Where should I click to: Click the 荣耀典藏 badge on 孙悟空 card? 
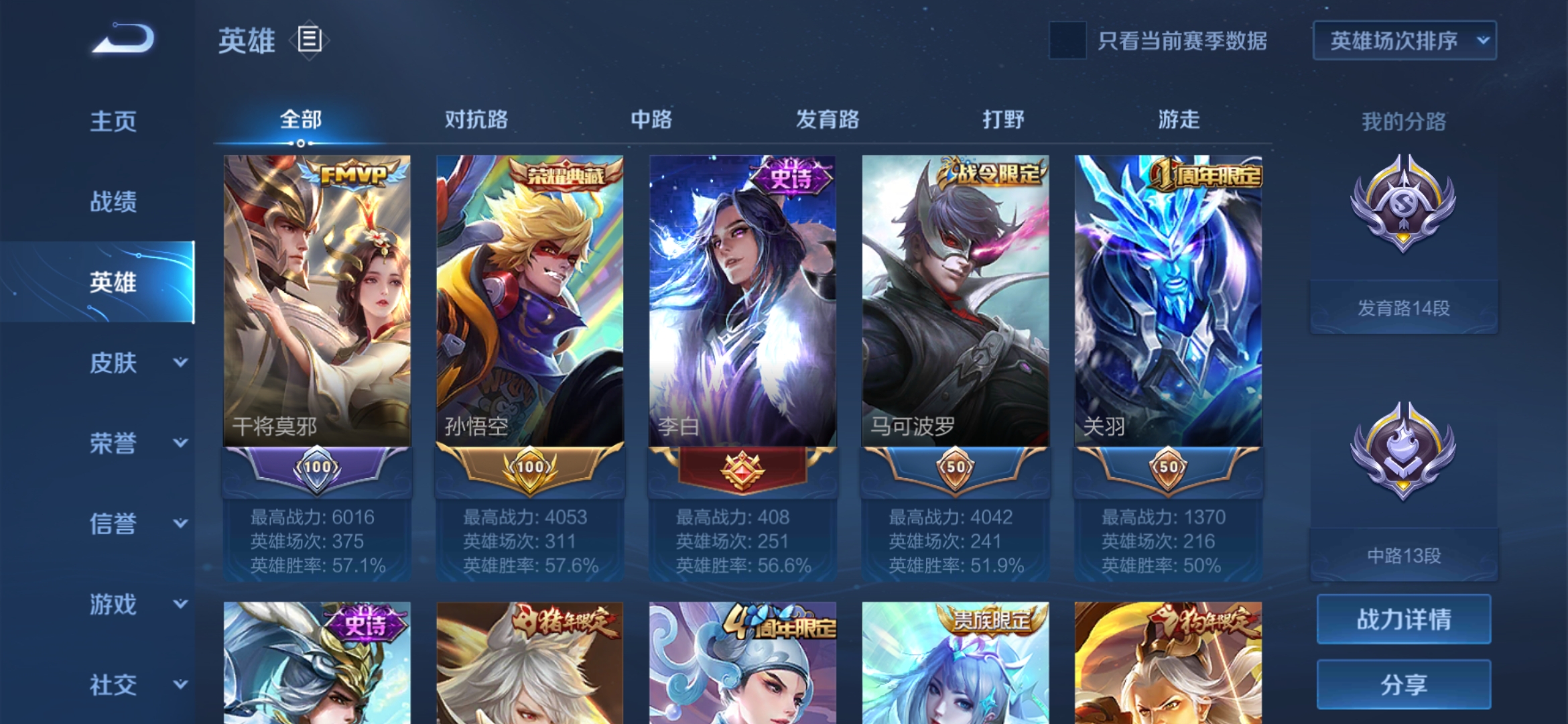(565, 174)
